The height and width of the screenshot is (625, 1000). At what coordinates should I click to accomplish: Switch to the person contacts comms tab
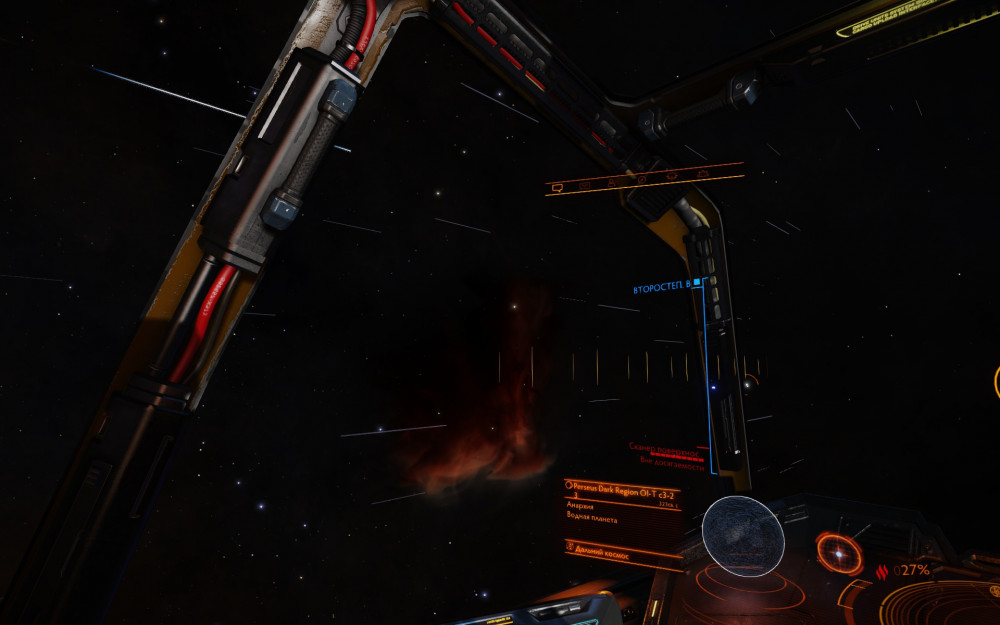tap(612, 183)
